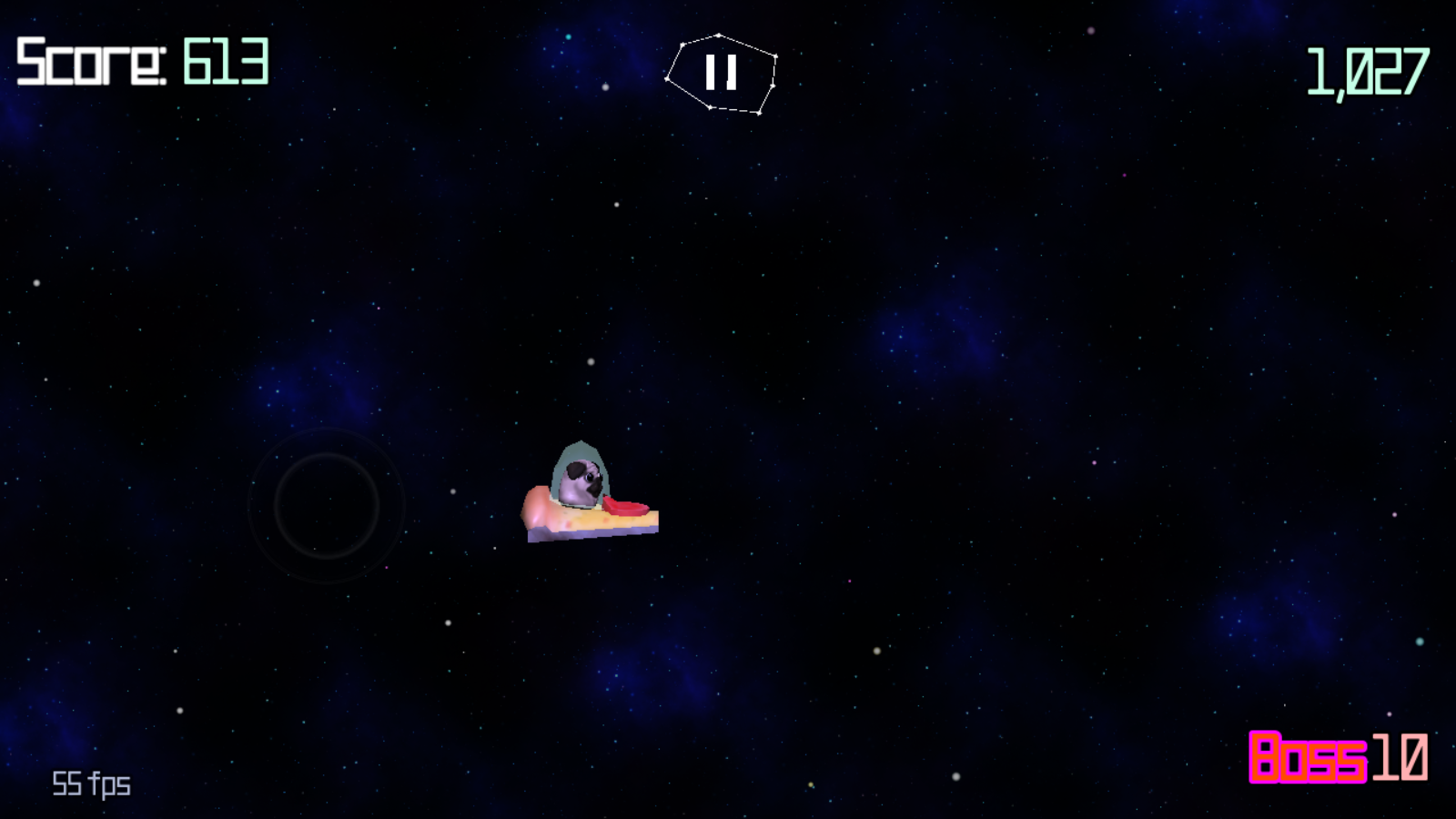
Task: Click the pale number 10 beside Boss
Action: [1399, 758]
